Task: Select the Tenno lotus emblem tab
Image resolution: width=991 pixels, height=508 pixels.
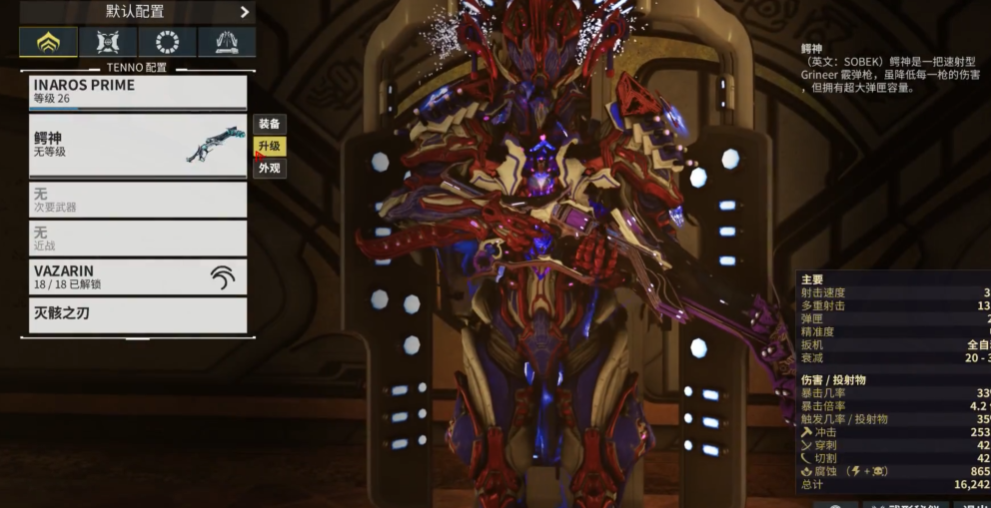Action: tap(48, 42)
